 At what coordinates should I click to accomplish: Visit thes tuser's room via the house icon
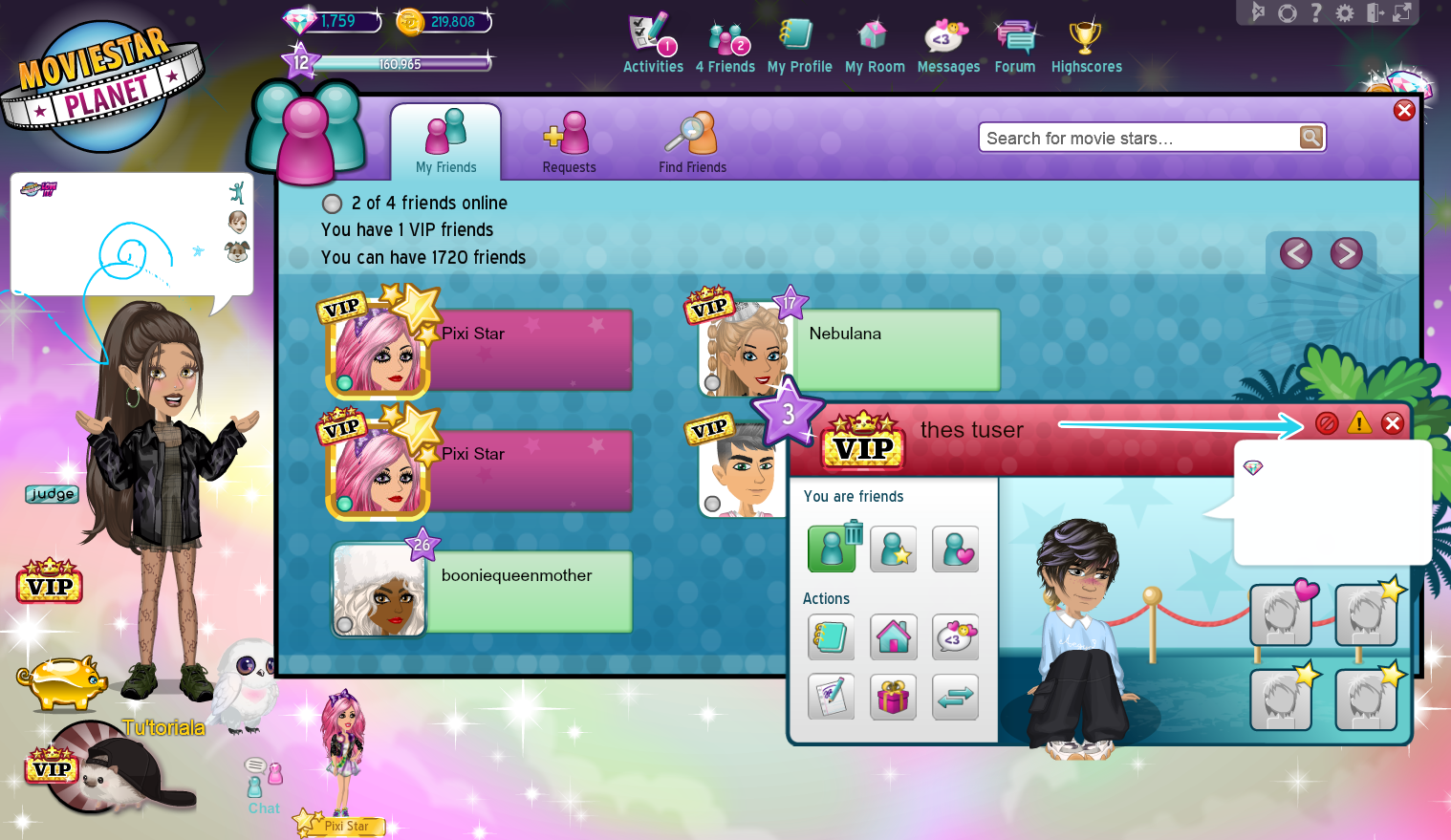(x=892, y=637)
